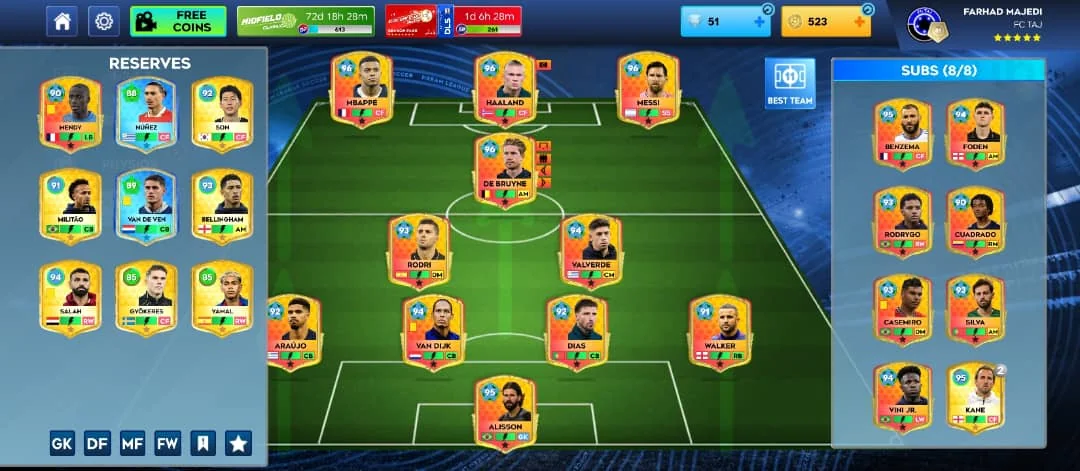Show star-rated reserve players
The height and width of the screenshot is (471, 1080).
pos(238,442)
